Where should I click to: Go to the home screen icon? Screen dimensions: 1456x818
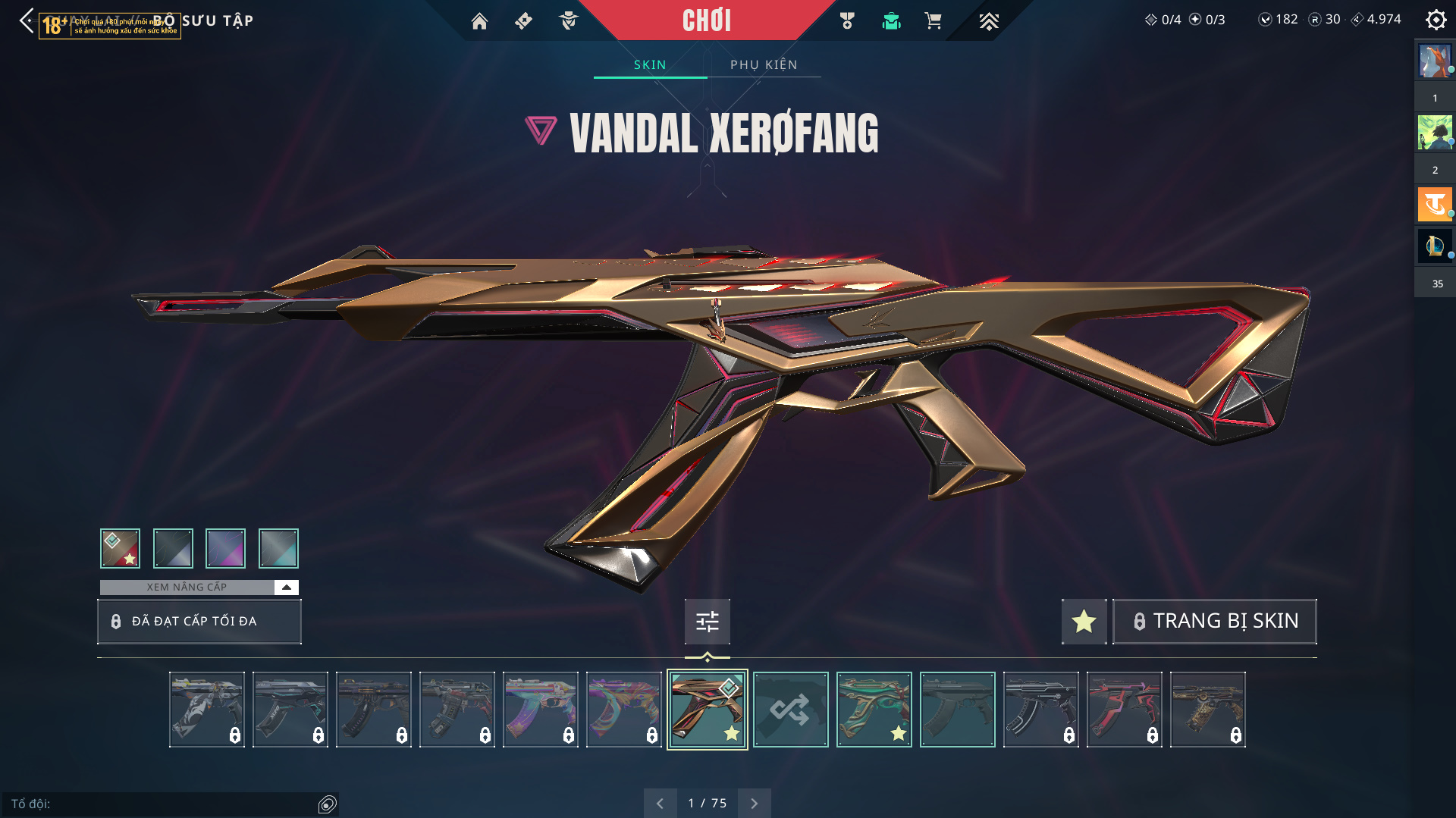479,21
